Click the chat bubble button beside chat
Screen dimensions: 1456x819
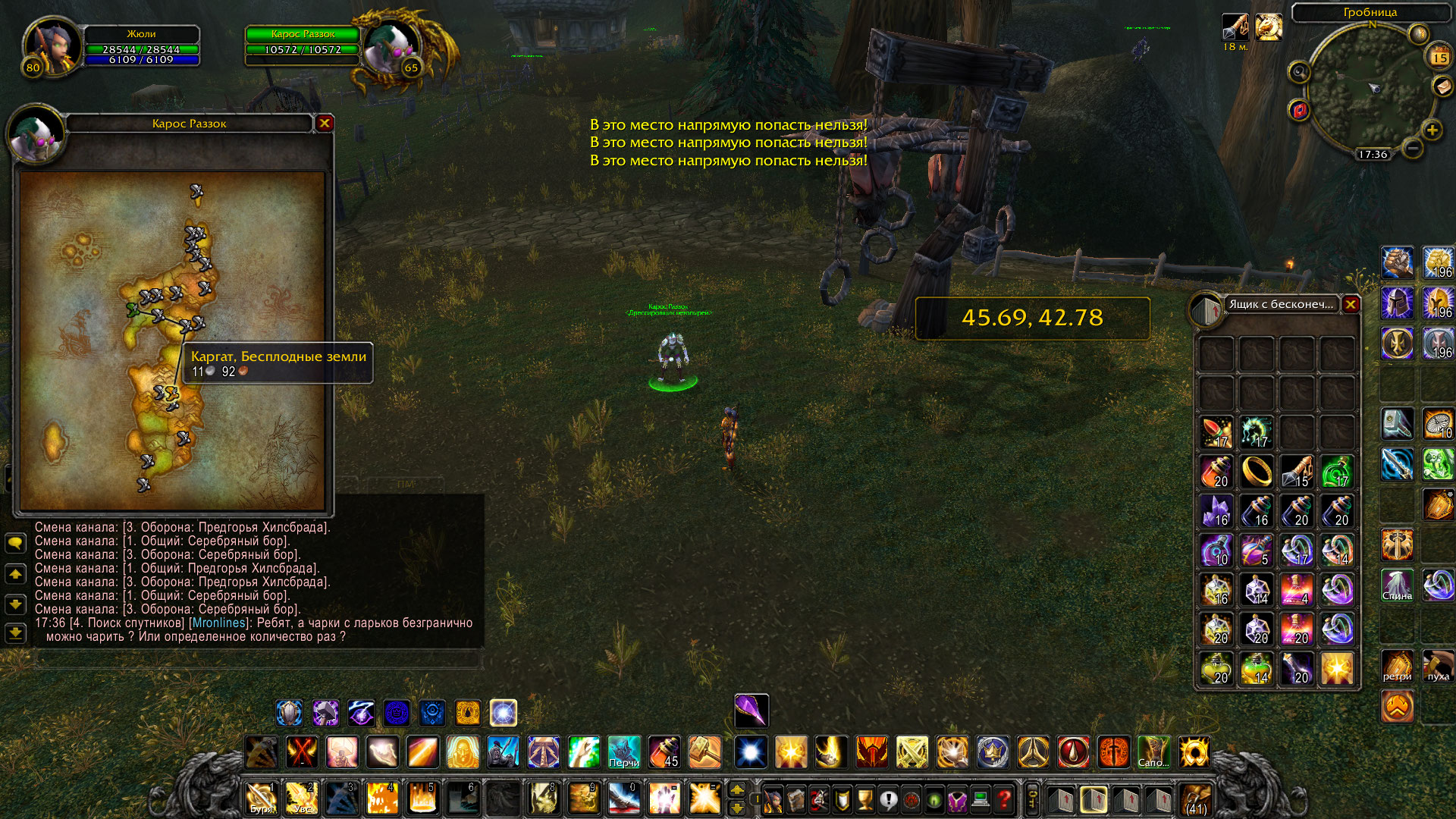point(16,542)
